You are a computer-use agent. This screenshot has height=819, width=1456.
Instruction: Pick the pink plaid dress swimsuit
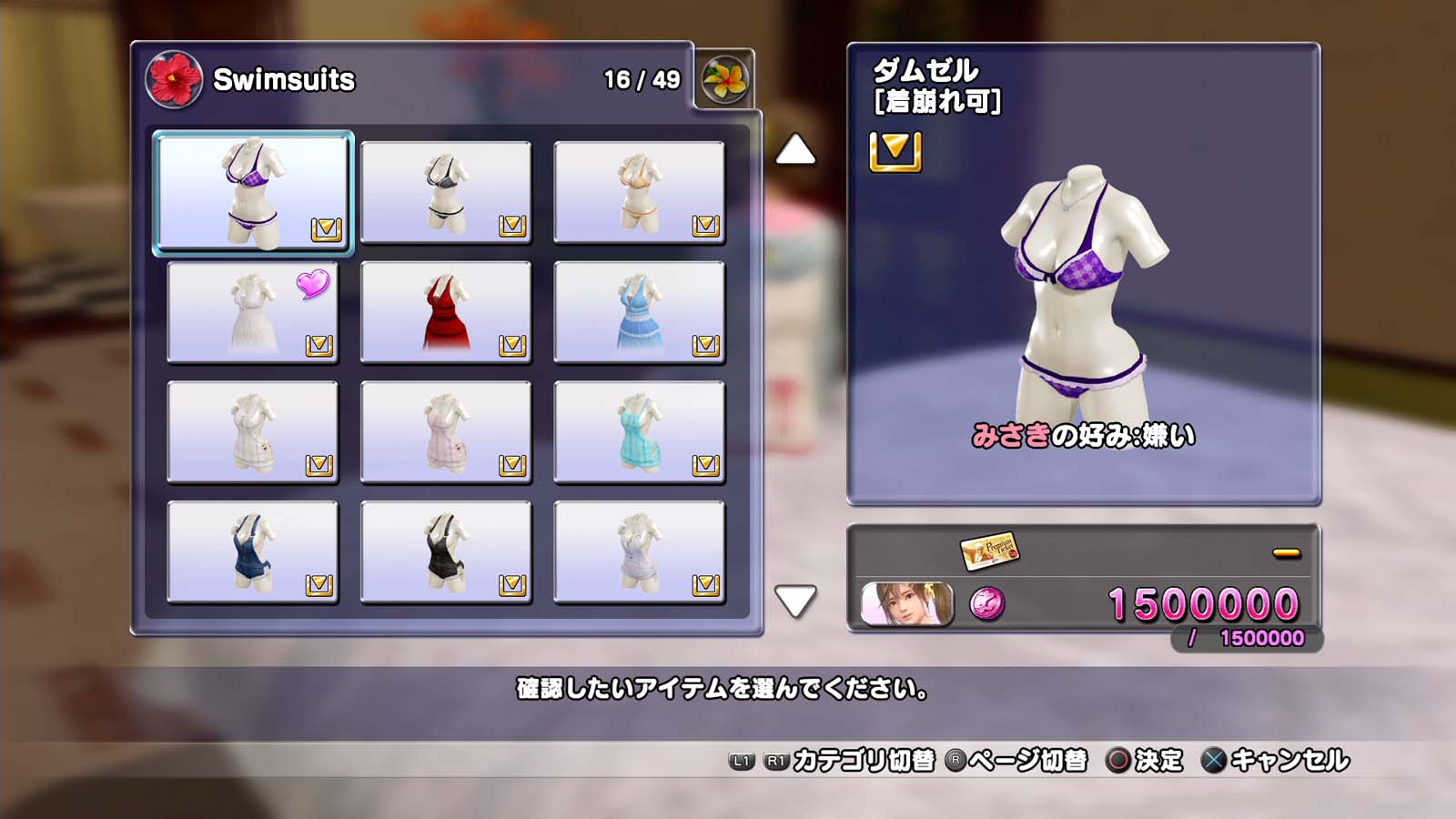[x=446, y=432]
